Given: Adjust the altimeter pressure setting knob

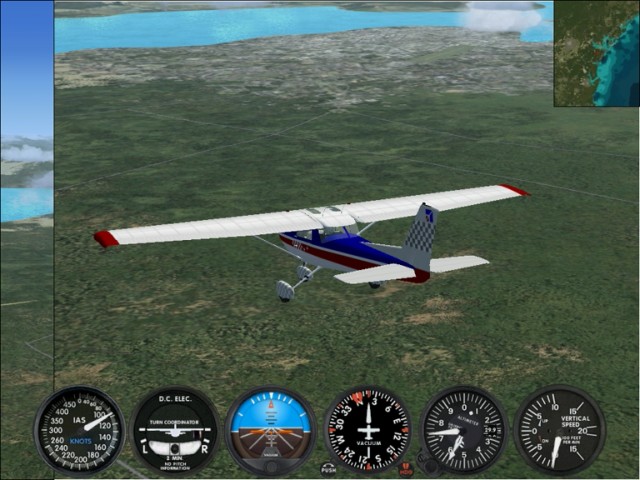Looking at the screenshot, I should click(430, 466).
